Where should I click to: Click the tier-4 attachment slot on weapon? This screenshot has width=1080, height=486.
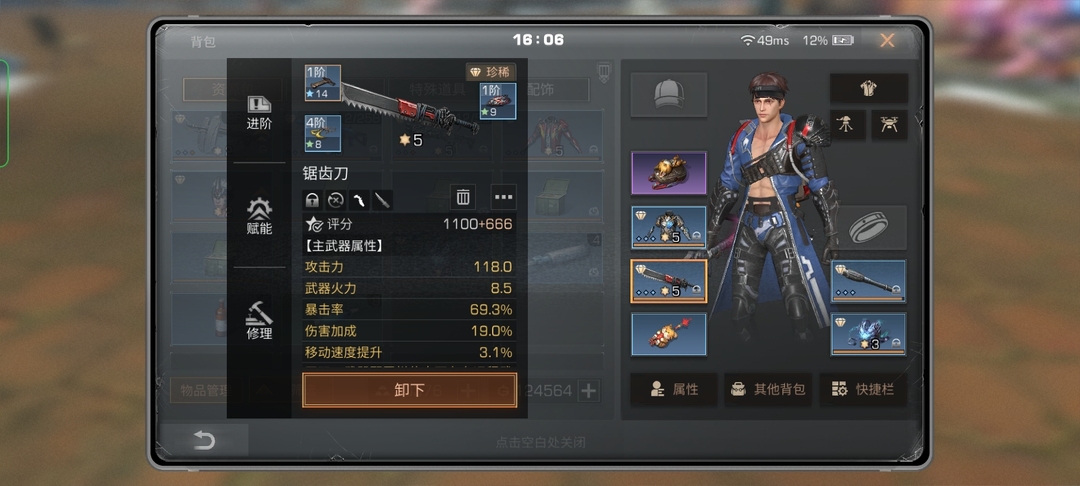coord(323,134)
